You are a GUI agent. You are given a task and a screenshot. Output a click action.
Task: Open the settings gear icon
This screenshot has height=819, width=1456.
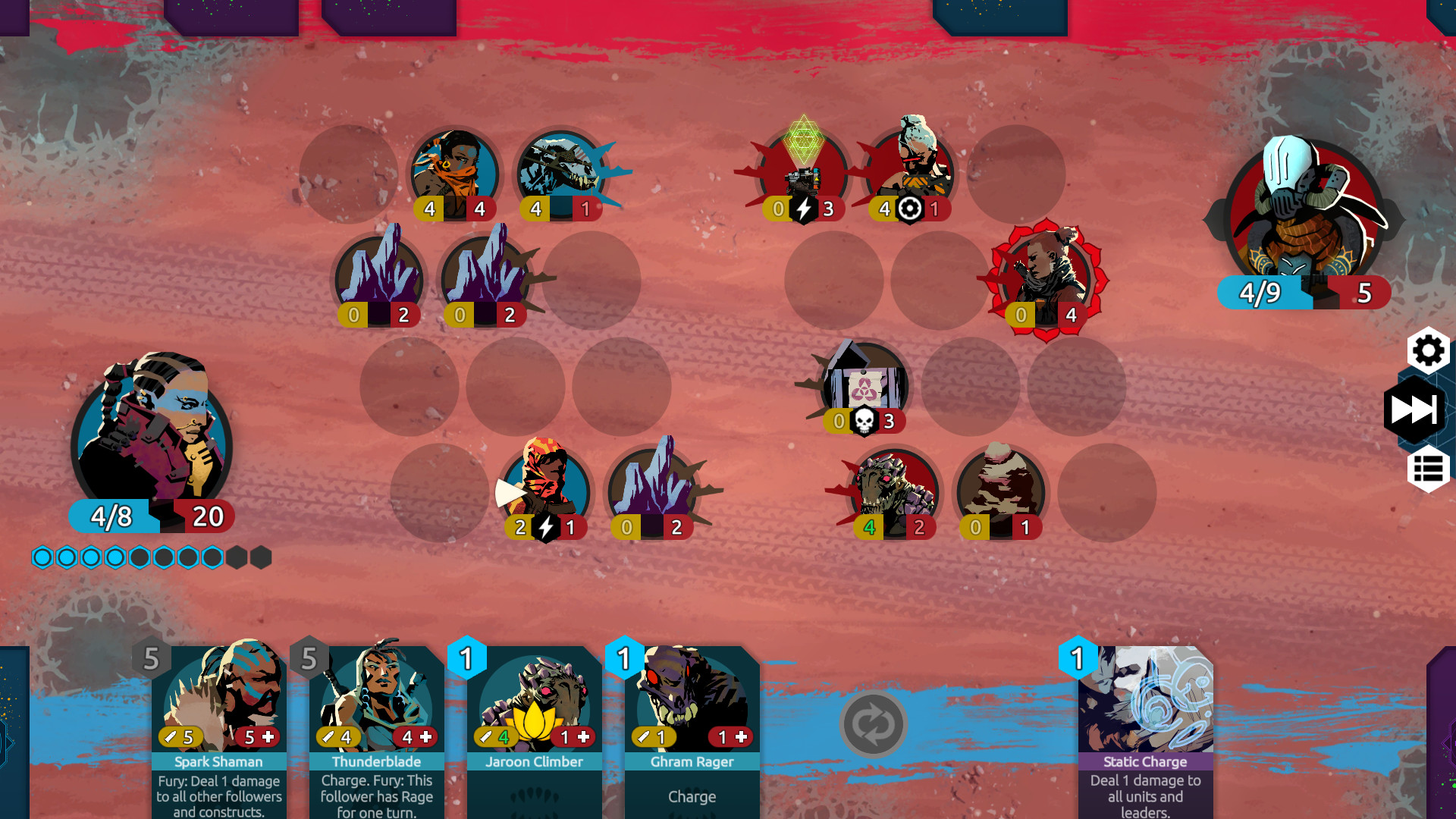pyautogui.click(x=1429, y=351)
